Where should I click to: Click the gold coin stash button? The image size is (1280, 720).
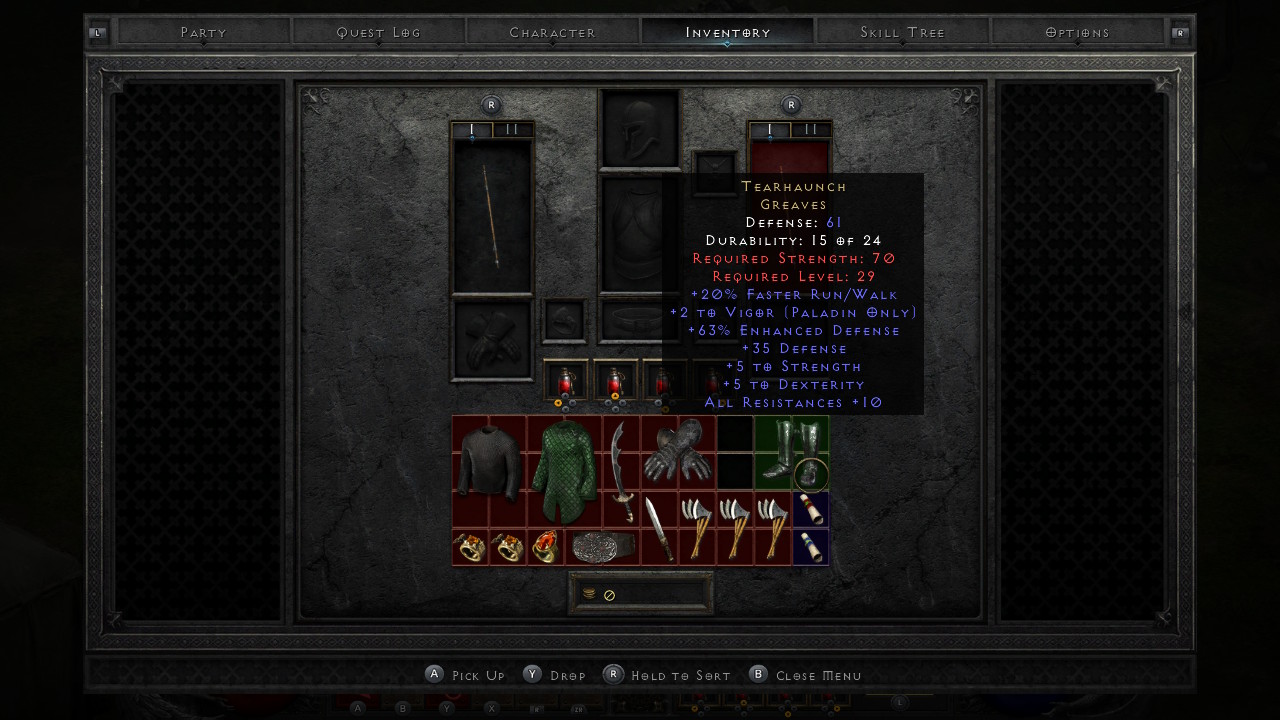click(x=589, y=594)
